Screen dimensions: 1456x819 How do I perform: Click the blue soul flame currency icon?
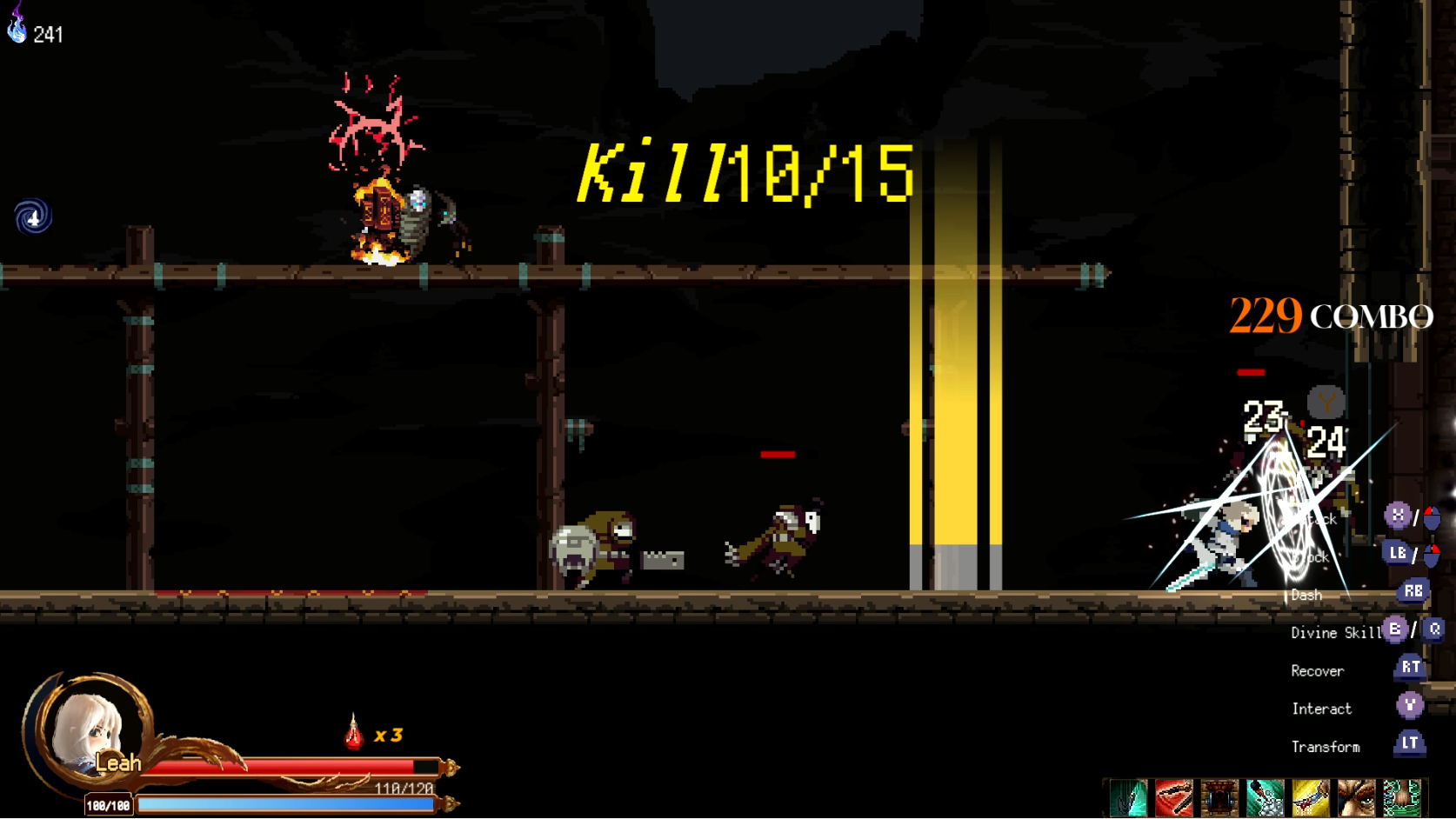[x=17, y=28]
